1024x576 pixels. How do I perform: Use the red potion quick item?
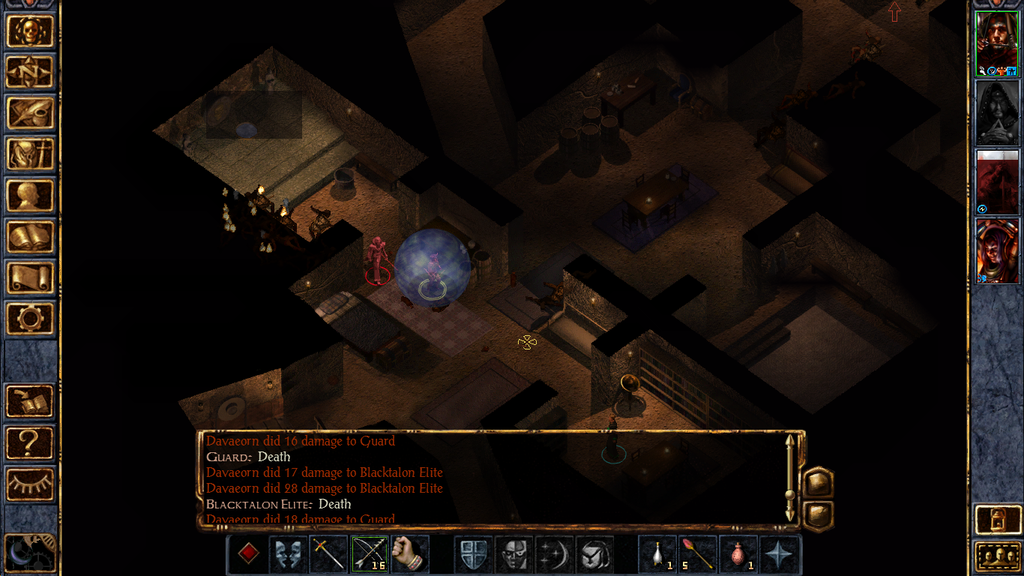[738, 554]
